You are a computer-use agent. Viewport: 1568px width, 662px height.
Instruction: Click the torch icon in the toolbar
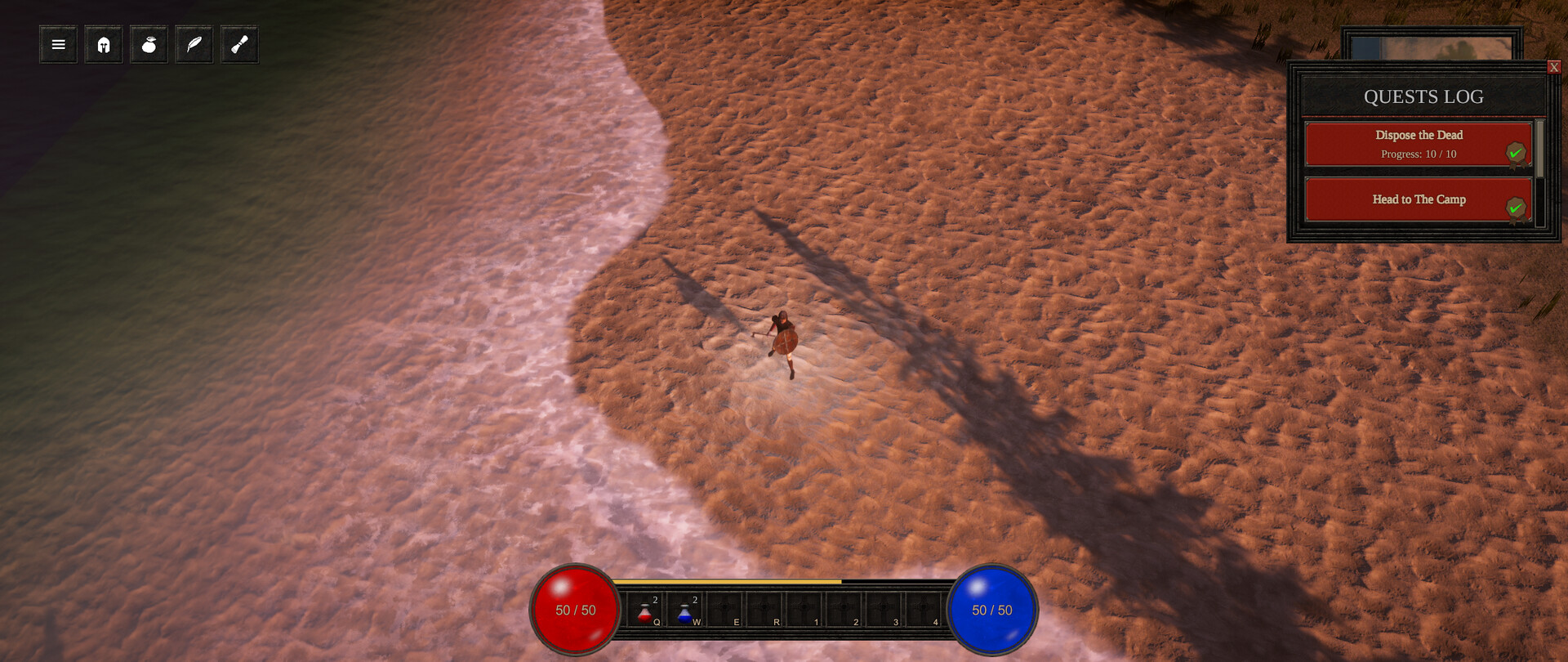239,44
